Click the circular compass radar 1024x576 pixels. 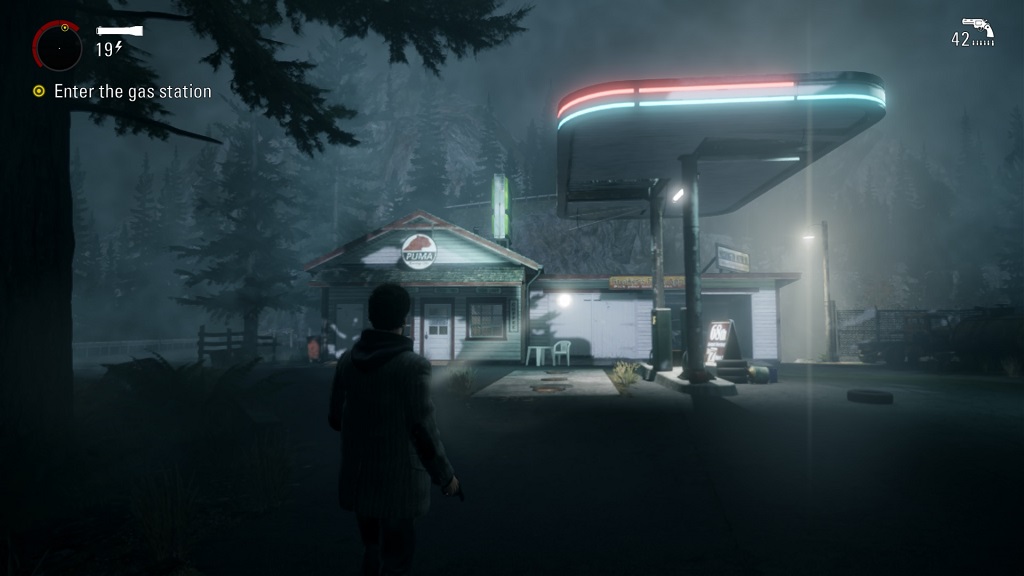point(58,46)
